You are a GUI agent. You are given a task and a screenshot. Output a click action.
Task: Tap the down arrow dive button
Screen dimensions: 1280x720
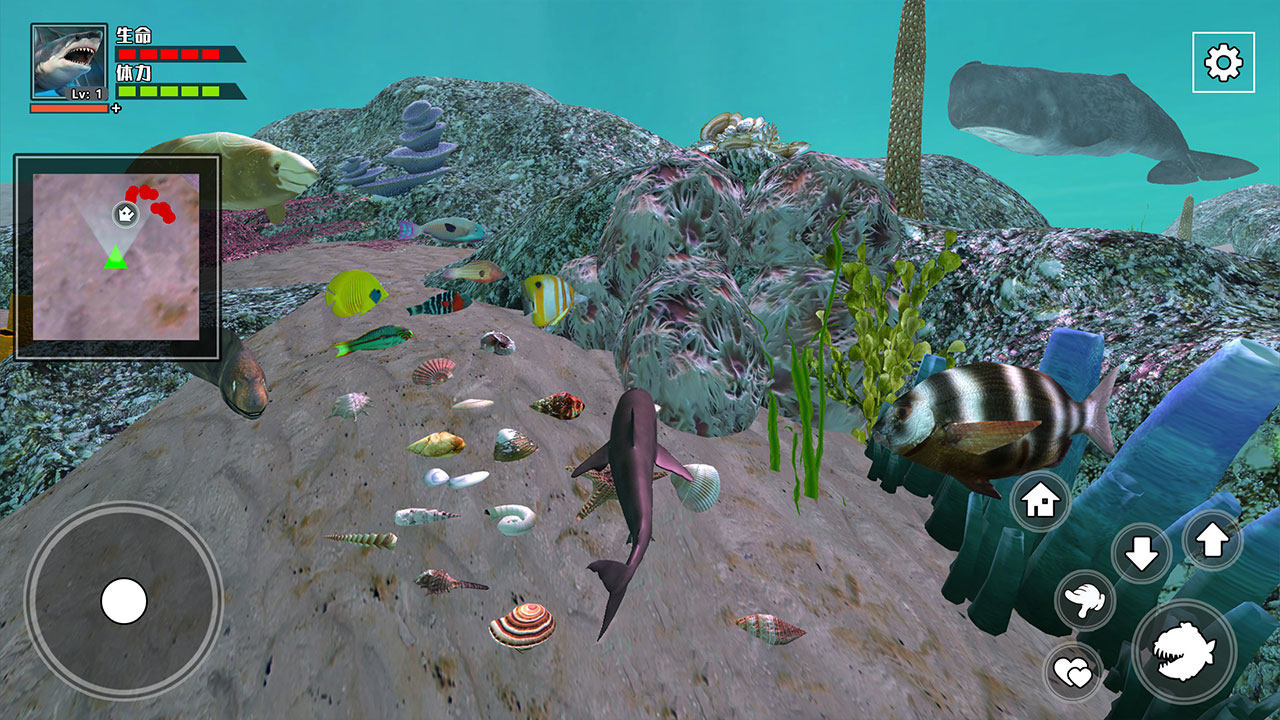(1141, 553)
